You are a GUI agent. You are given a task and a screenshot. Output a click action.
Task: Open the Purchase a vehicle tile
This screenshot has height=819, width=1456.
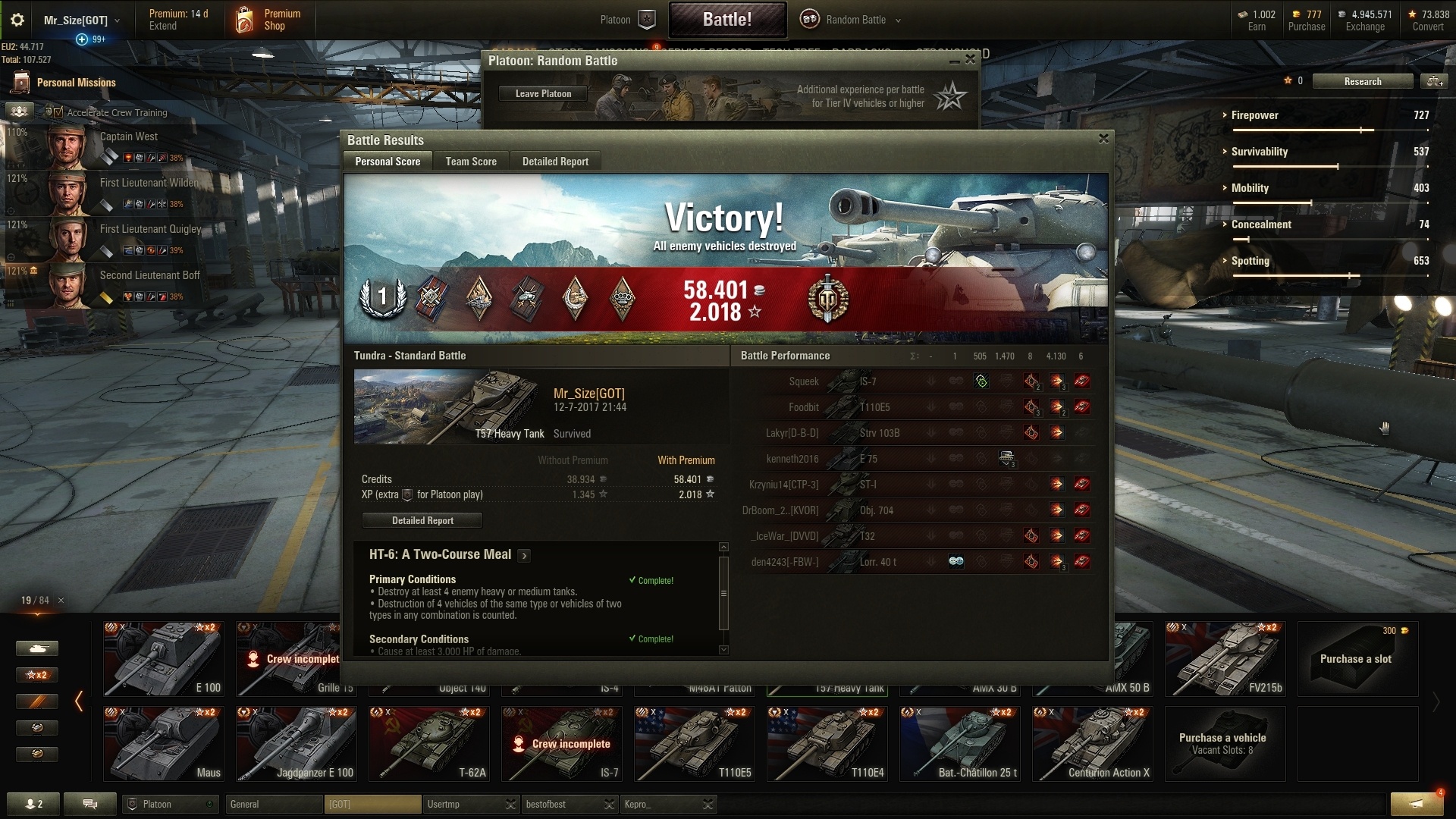[1225, 743]
